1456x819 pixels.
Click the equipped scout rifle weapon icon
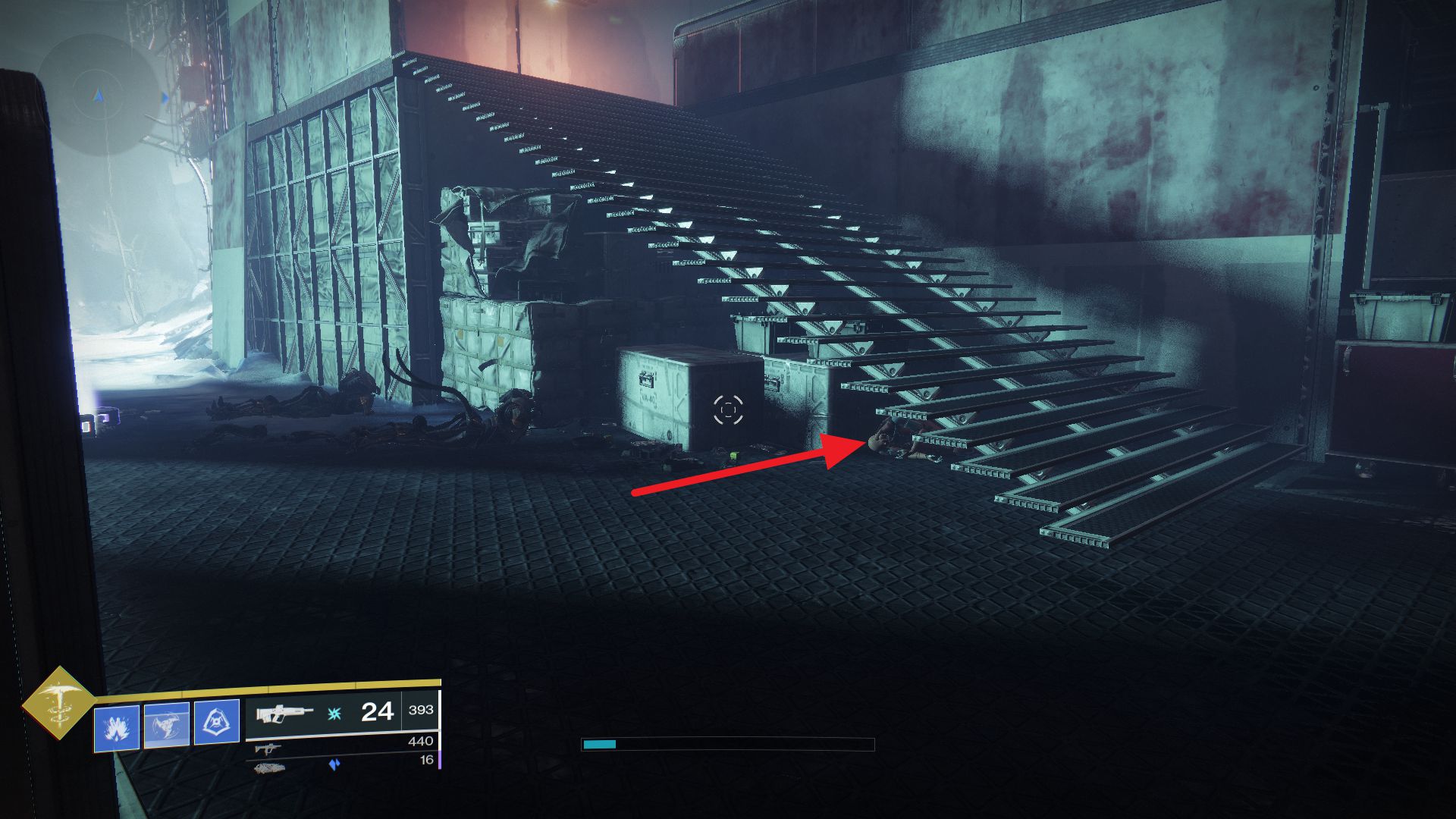(282, 713)
